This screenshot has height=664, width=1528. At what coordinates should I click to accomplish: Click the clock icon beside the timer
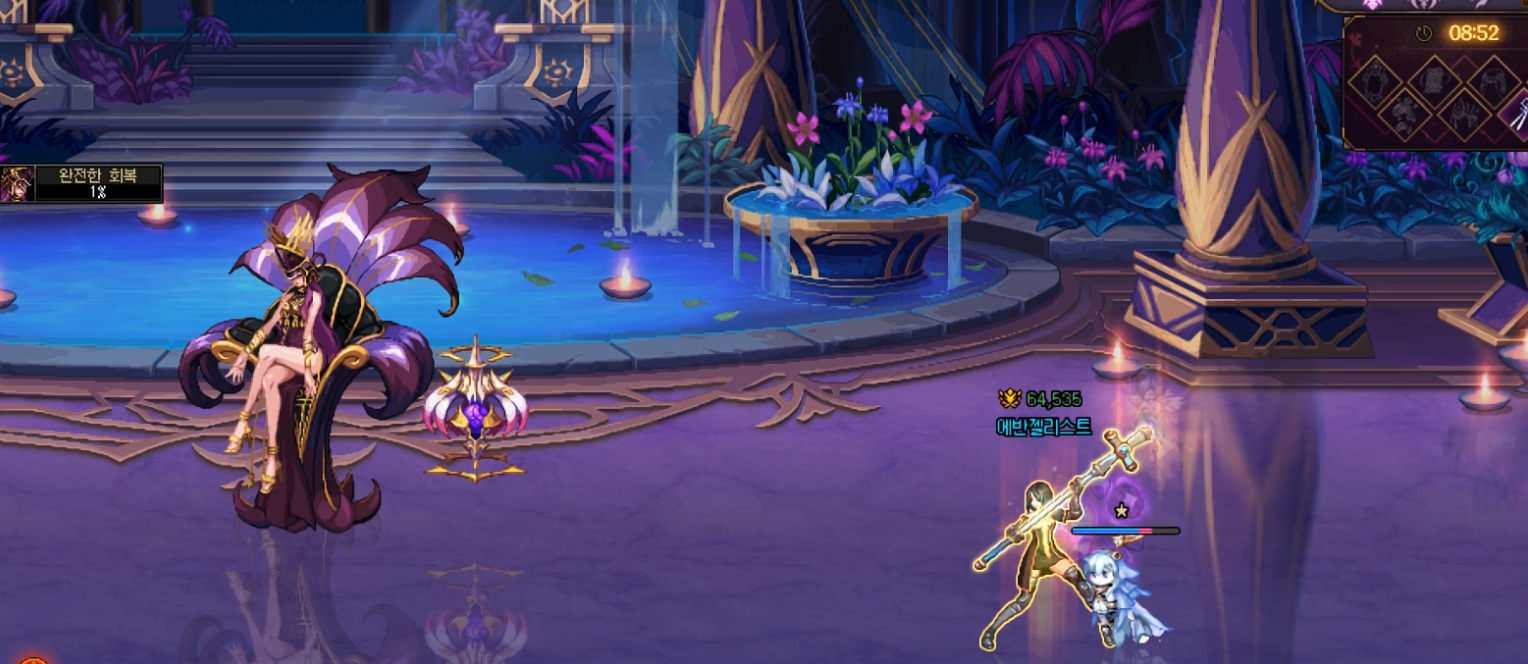tap(1424, 34)
